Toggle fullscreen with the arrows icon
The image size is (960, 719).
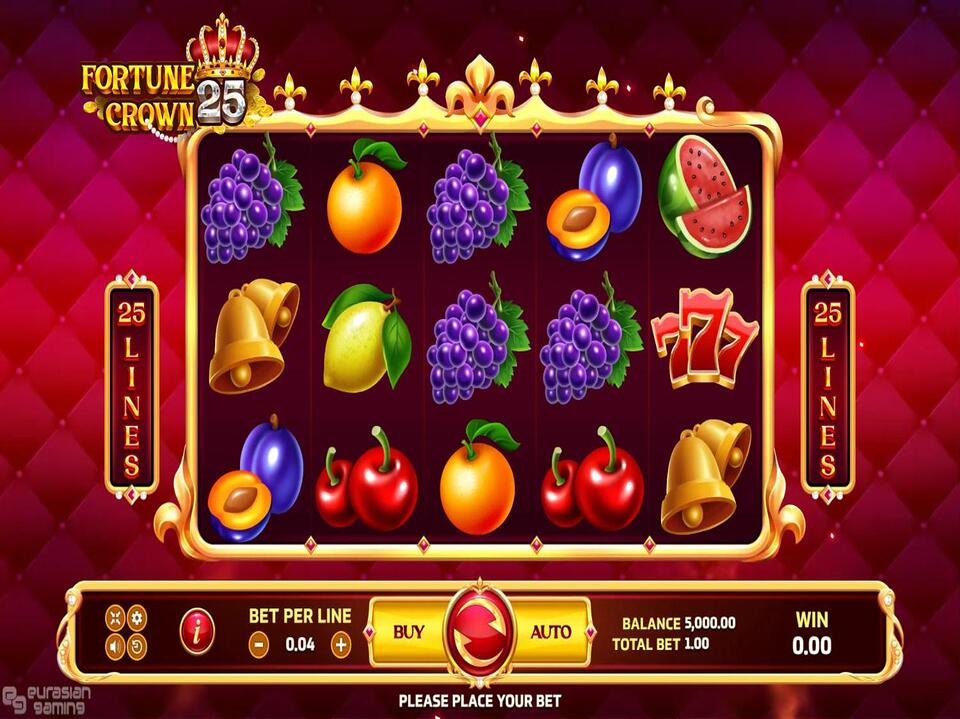tap(115, 617)
